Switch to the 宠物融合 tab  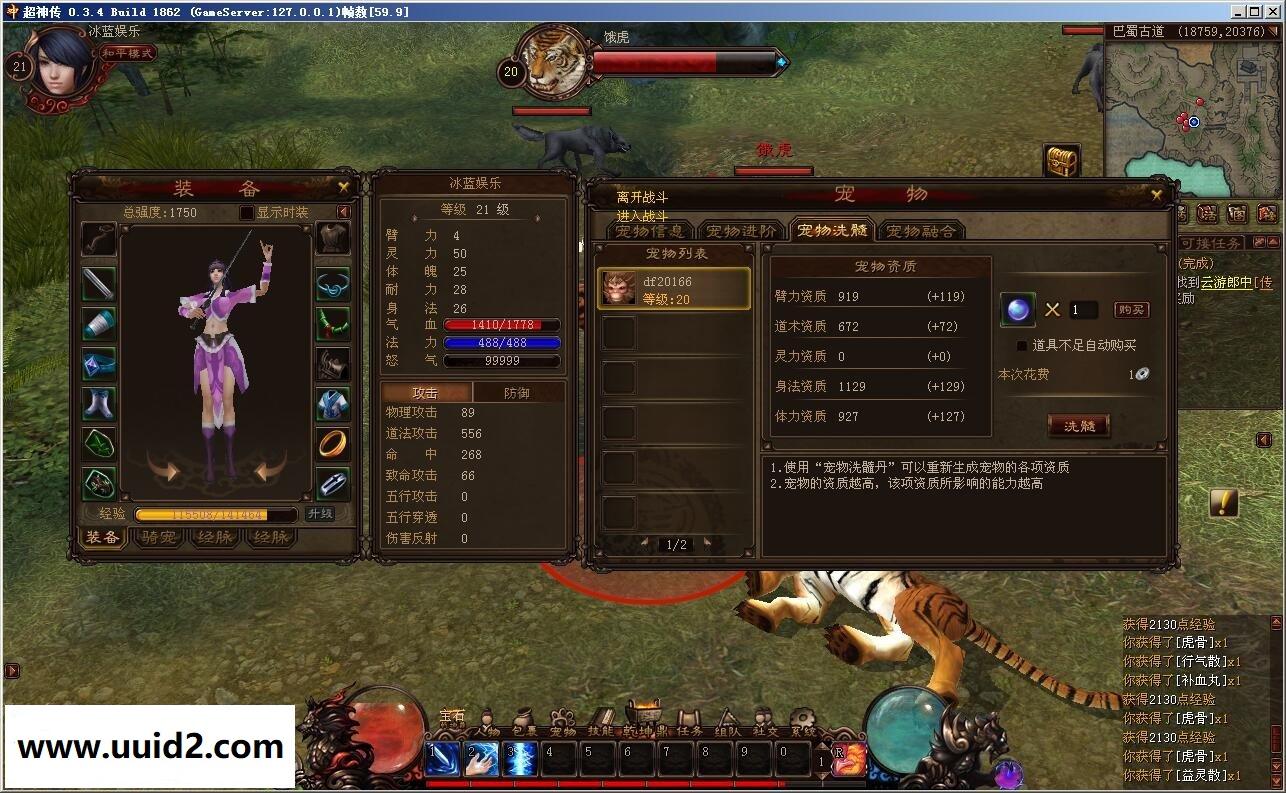tap(921, 230)
